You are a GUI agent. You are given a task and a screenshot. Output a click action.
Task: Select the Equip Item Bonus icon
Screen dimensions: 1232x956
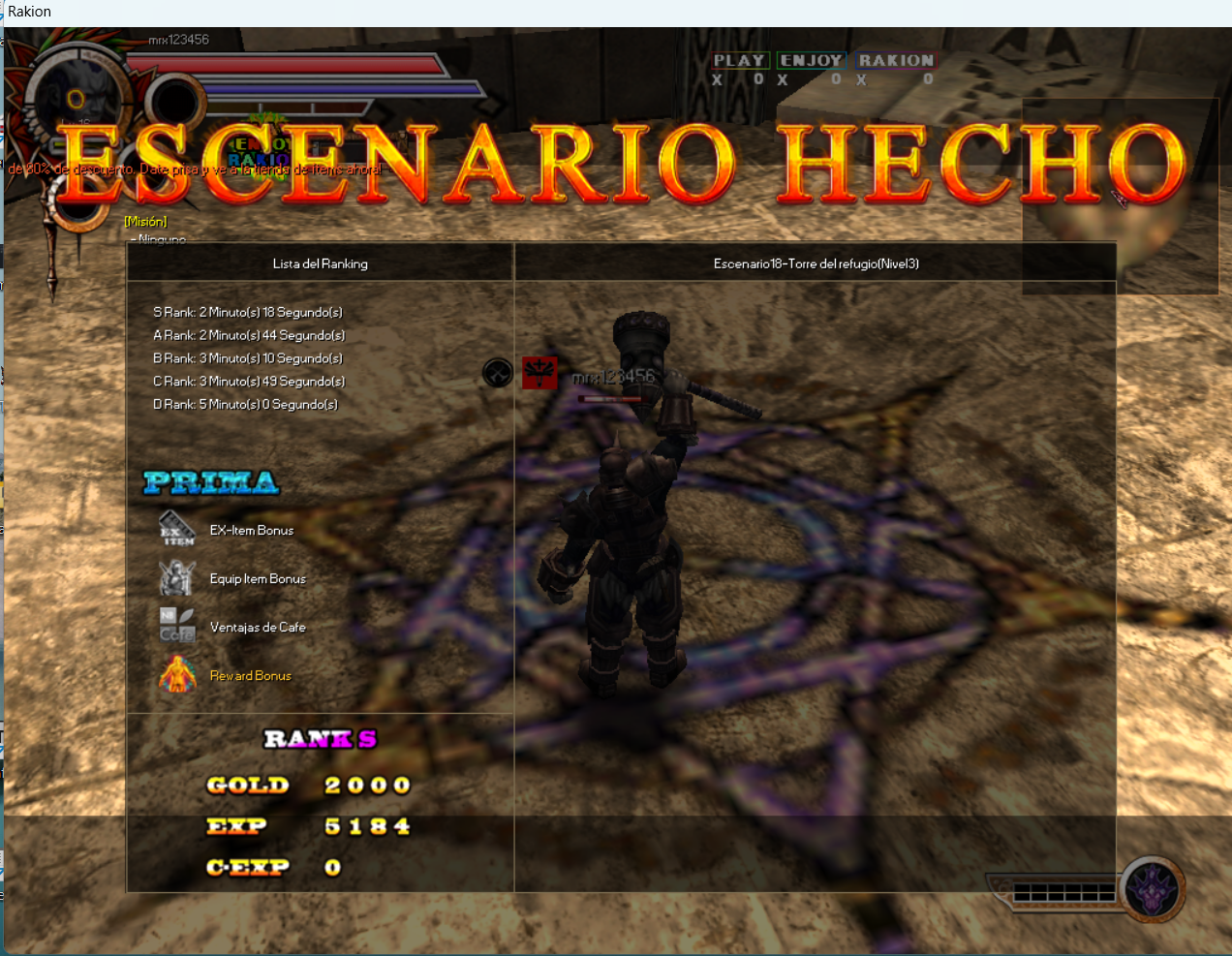(177, 578)
